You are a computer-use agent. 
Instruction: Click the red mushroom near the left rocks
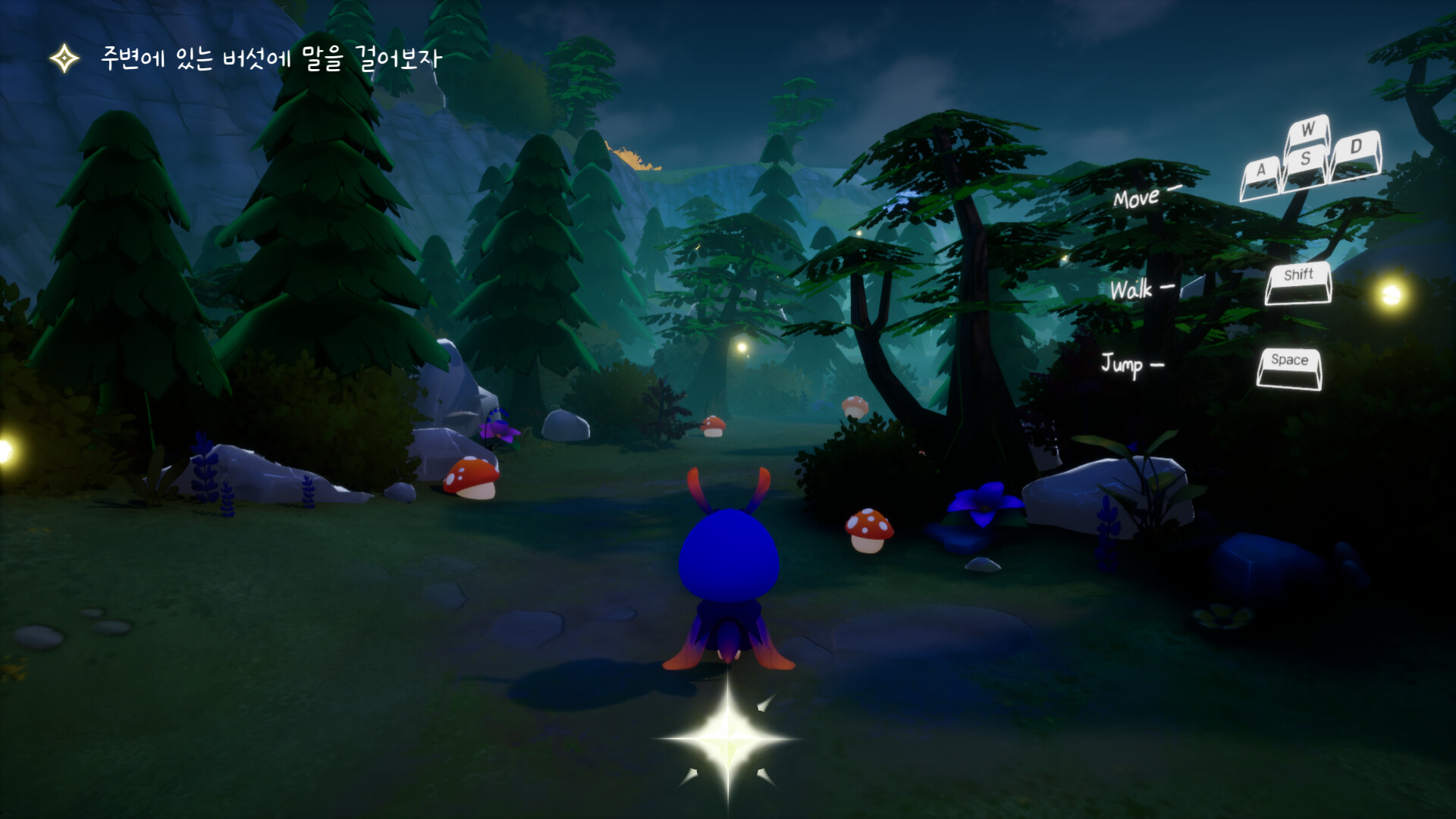point(471,478)
